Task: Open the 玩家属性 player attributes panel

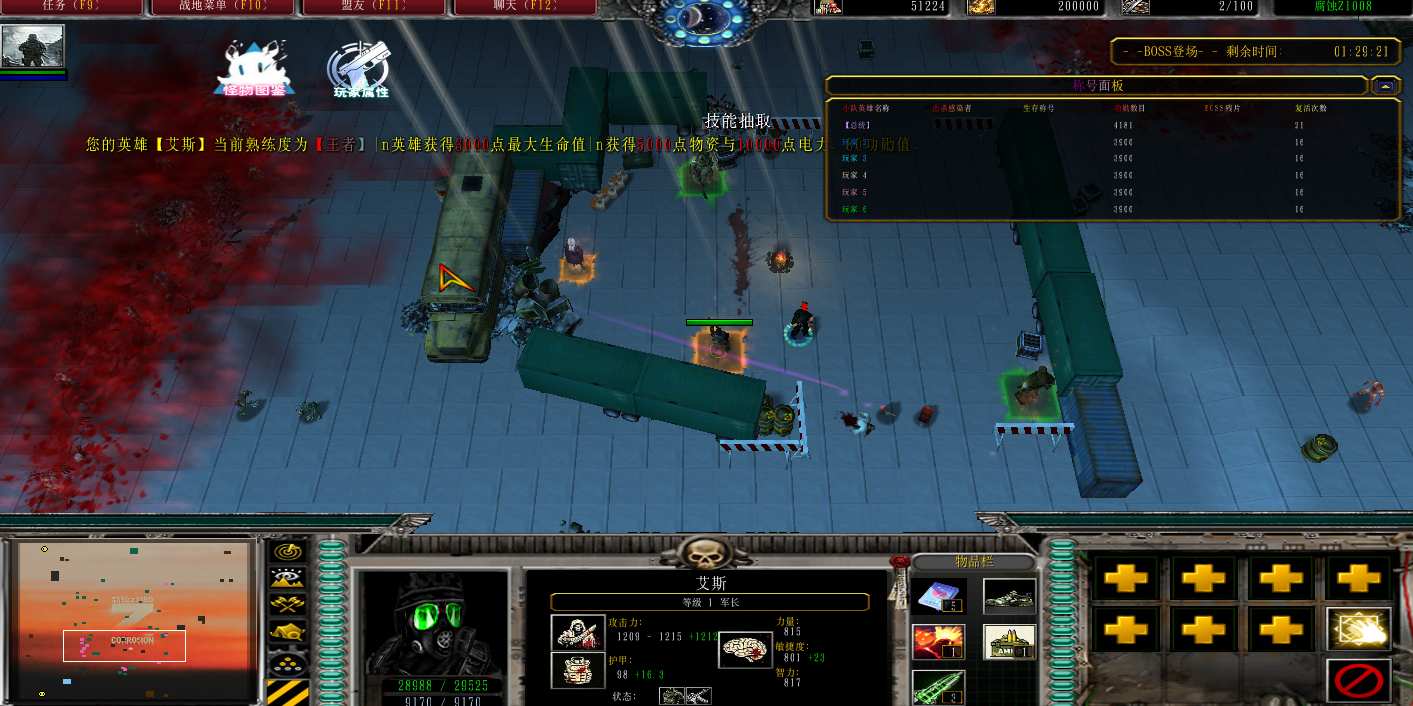Action: pos(360,69)
